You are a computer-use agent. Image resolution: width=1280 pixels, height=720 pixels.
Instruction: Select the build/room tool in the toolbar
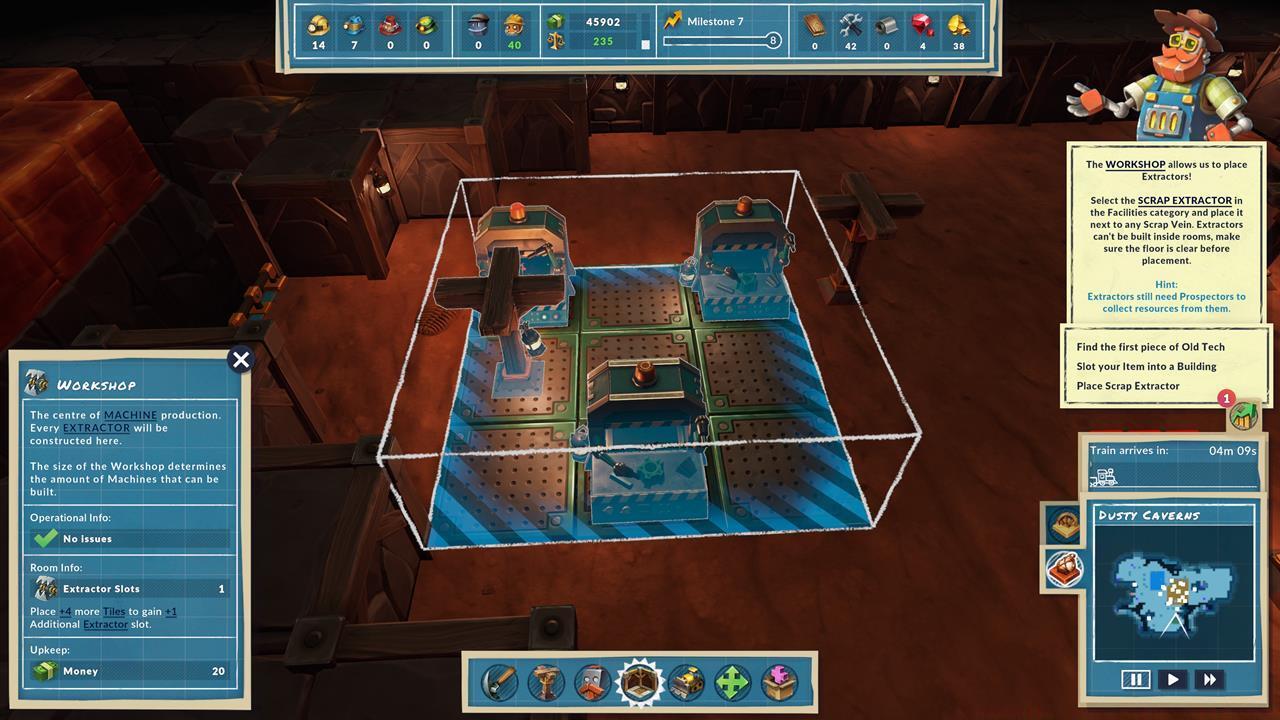[638, 682]
